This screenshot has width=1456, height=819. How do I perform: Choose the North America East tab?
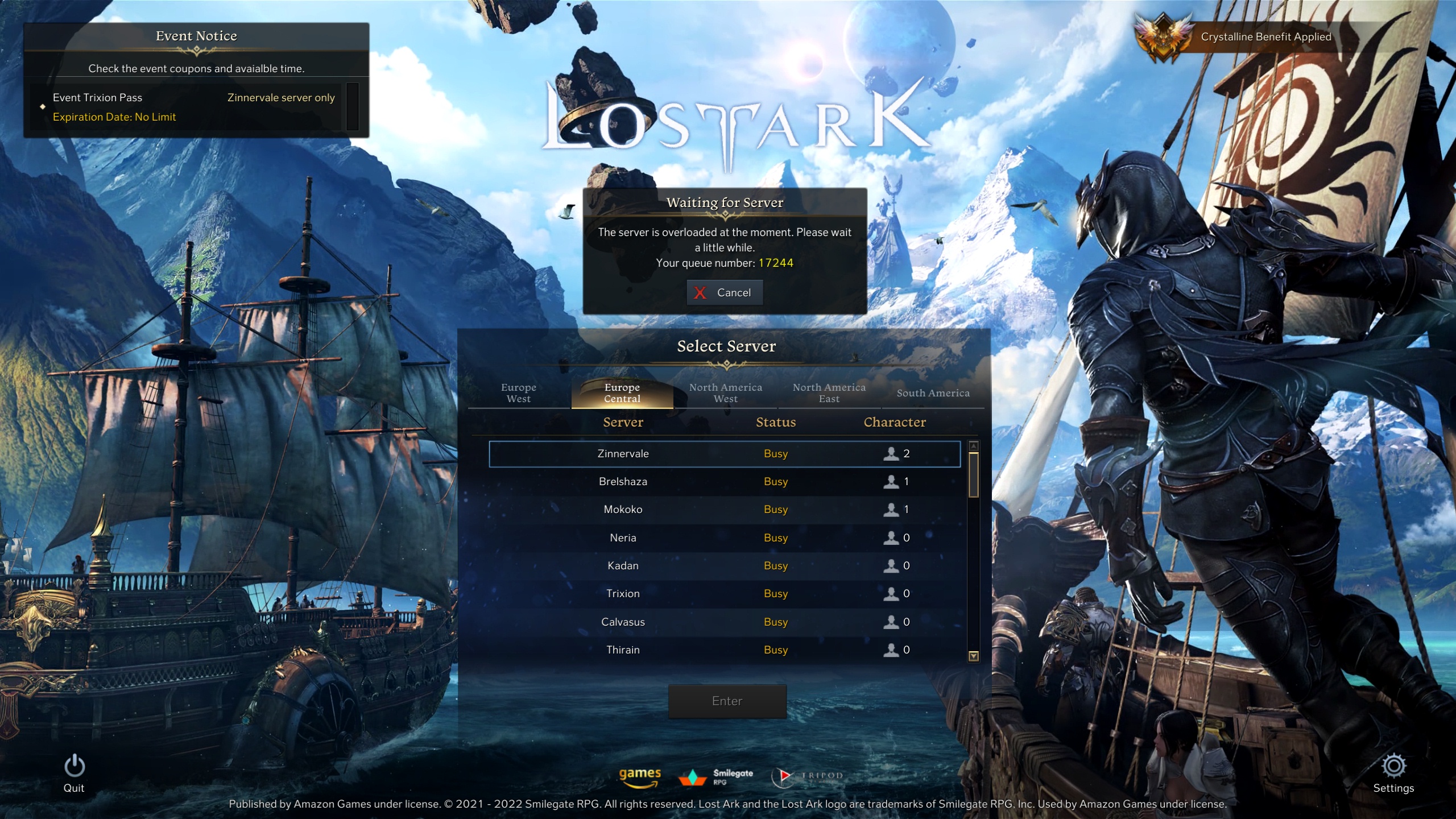pos(829,393)
